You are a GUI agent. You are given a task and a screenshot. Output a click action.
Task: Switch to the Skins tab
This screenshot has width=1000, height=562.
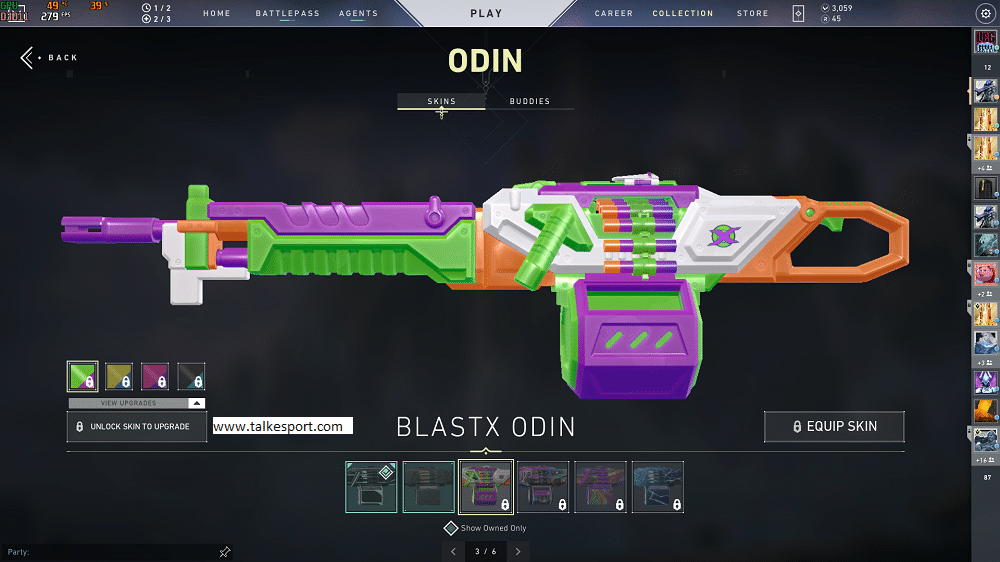coord(441,102)
